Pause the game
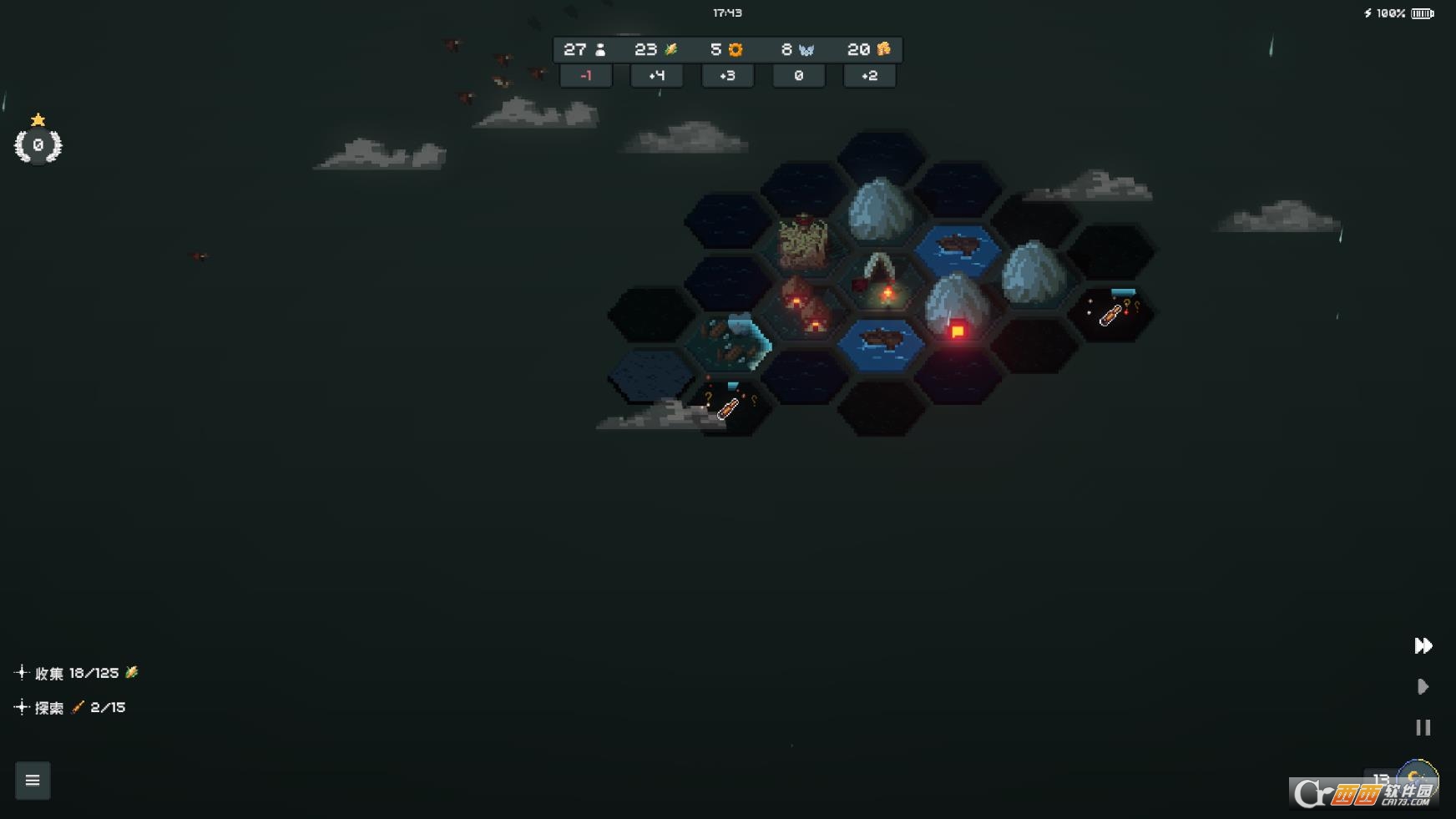Viewport: 1456px width, 819px height. (1423, 727)
